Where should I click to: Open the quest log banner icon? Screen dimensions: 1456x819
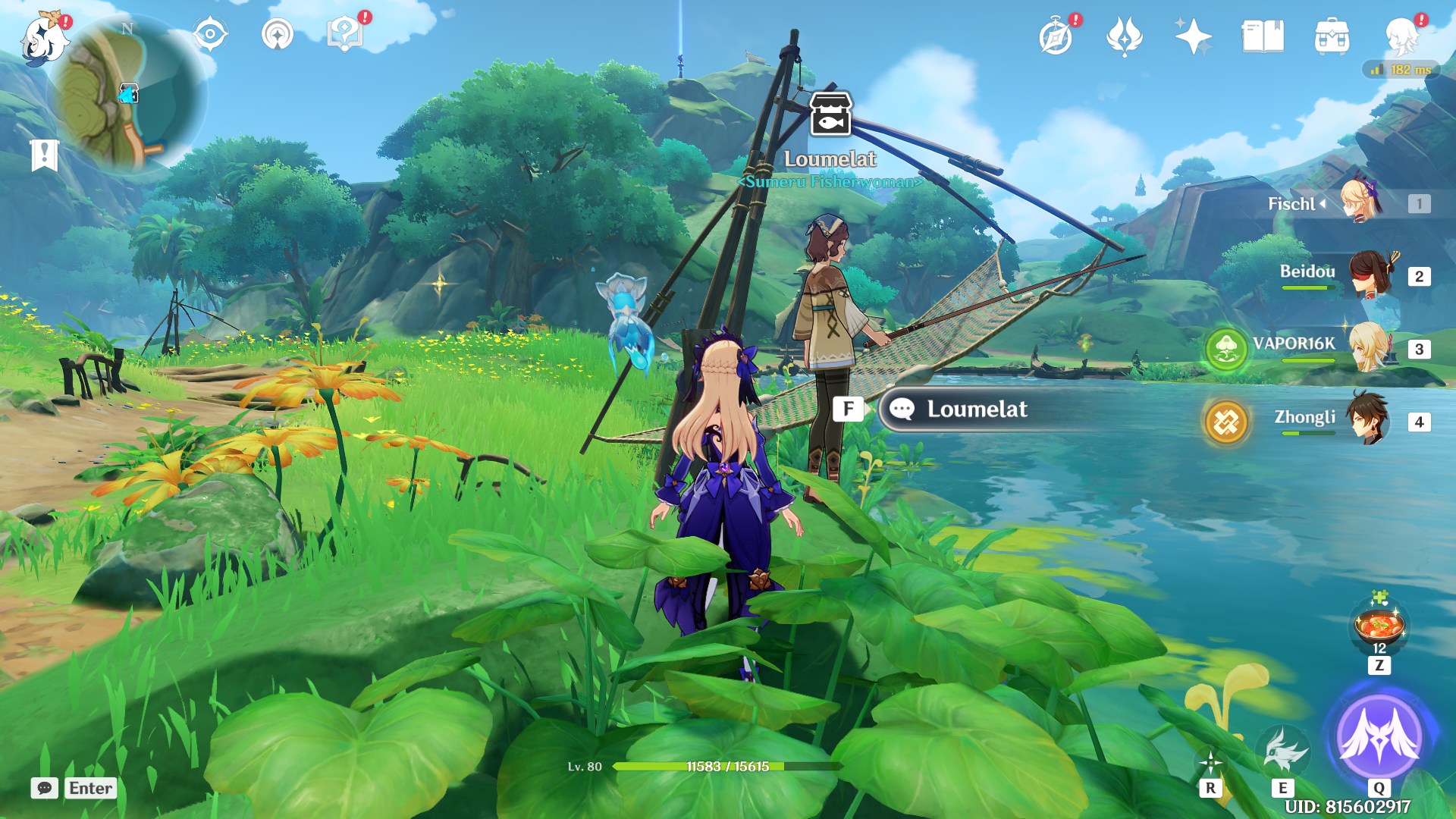pos(44,155)
